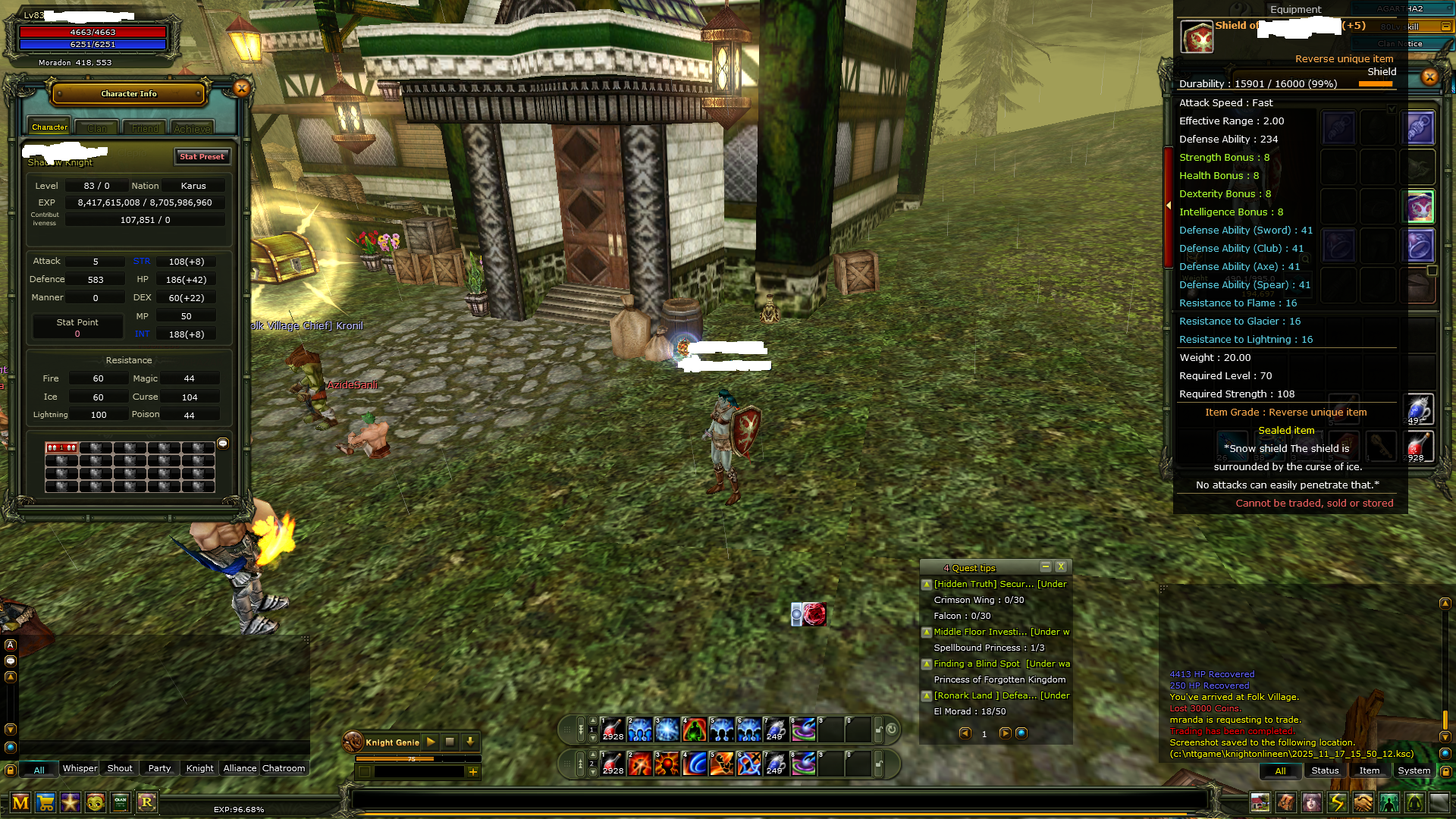
Task: Switch chat to the Party channel
Action: pos(159,768)
